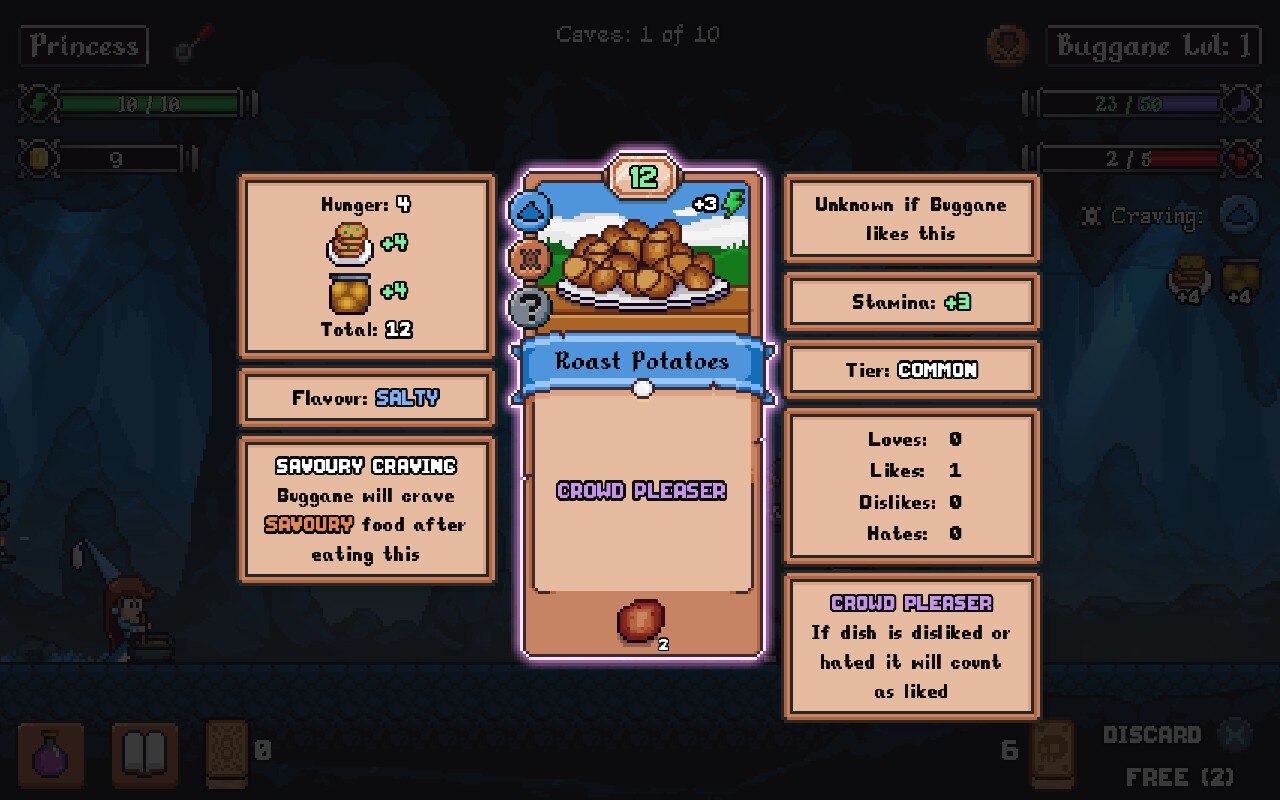
Task: Click the question mark icon on card
Action: pos(530,307)
